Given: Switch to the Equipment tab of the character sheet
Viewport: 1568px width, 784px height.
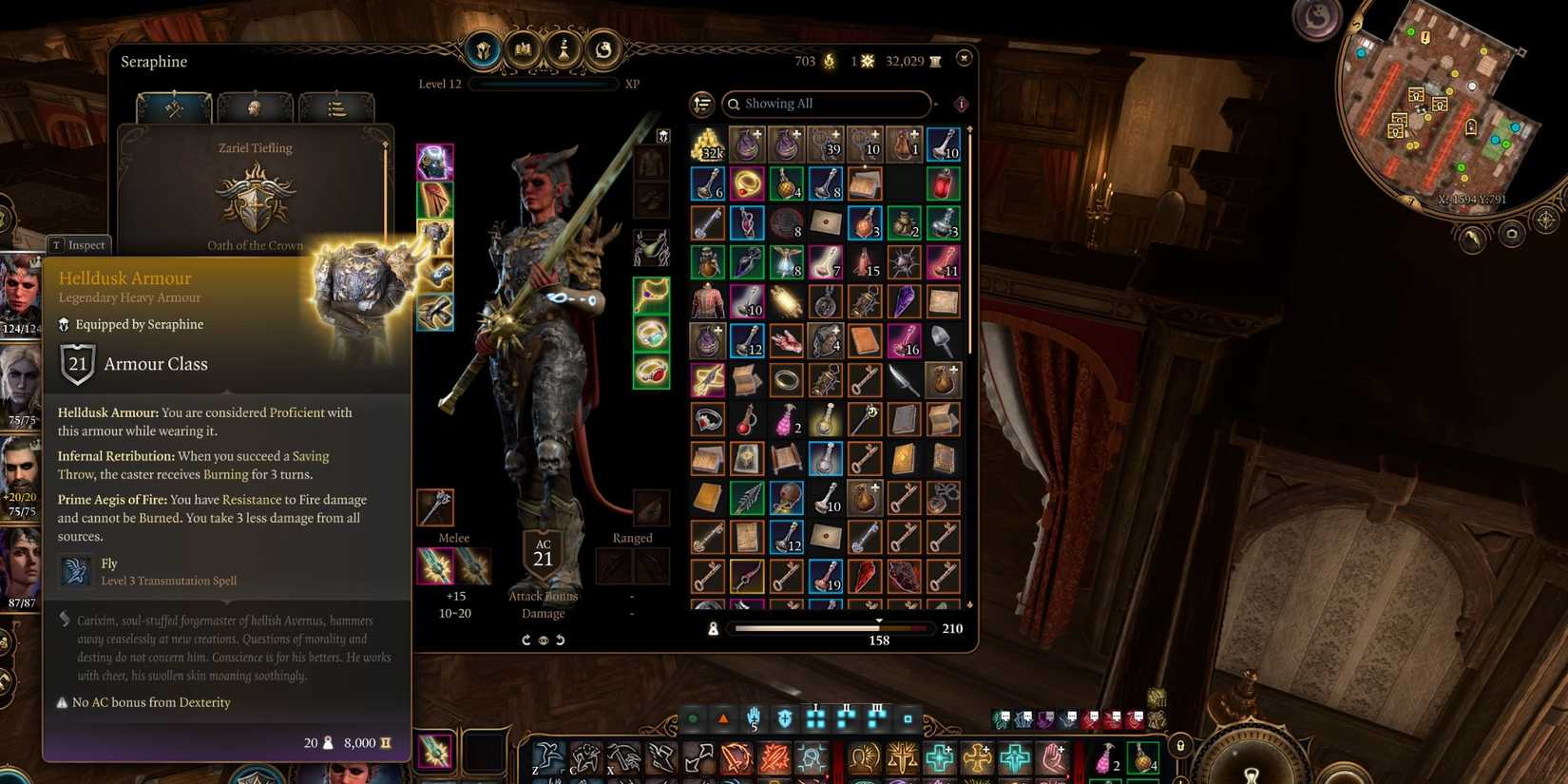Looking at the screenshot, I should point(174,106).
